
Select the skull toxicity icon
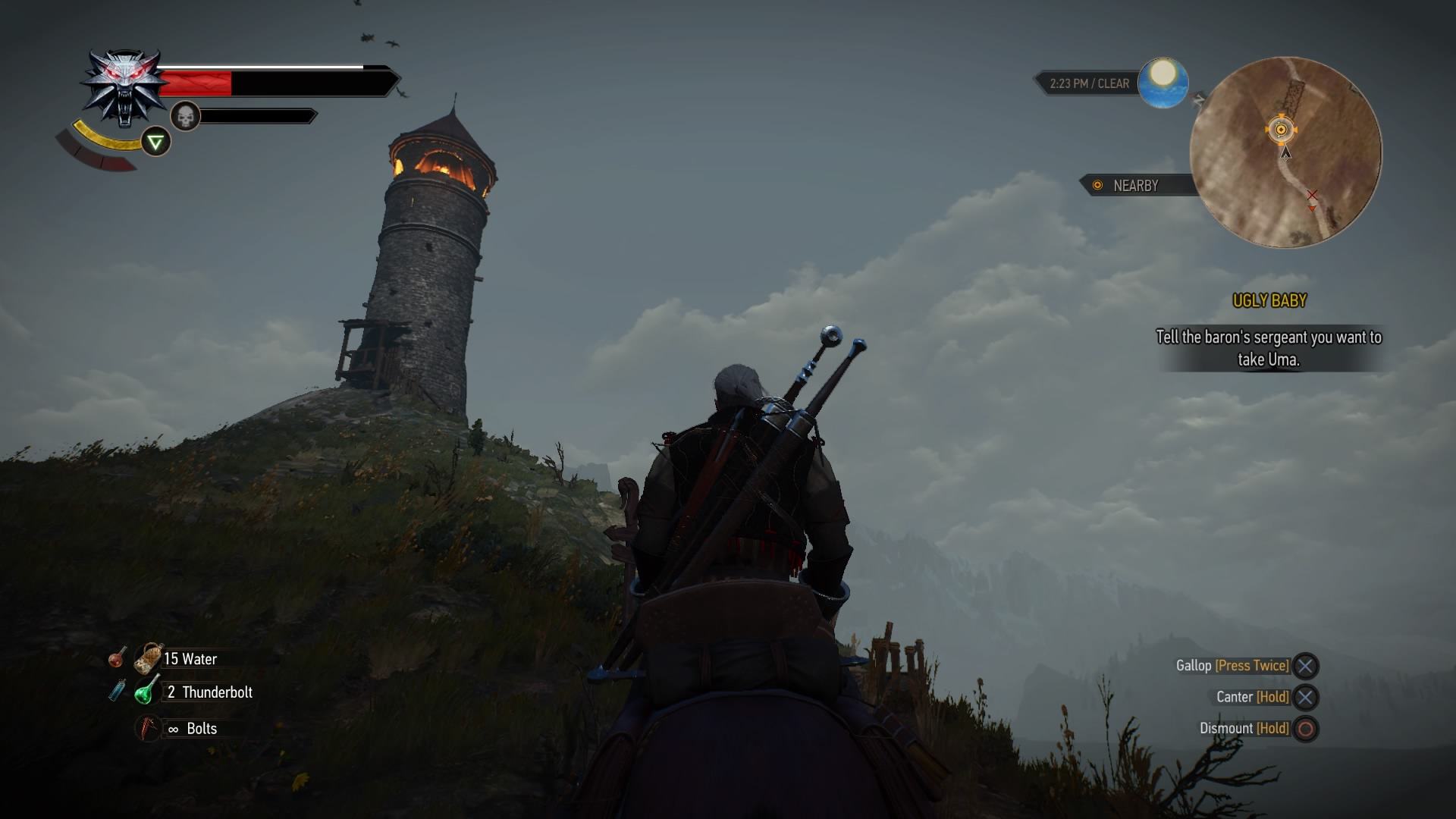[185, 116]
